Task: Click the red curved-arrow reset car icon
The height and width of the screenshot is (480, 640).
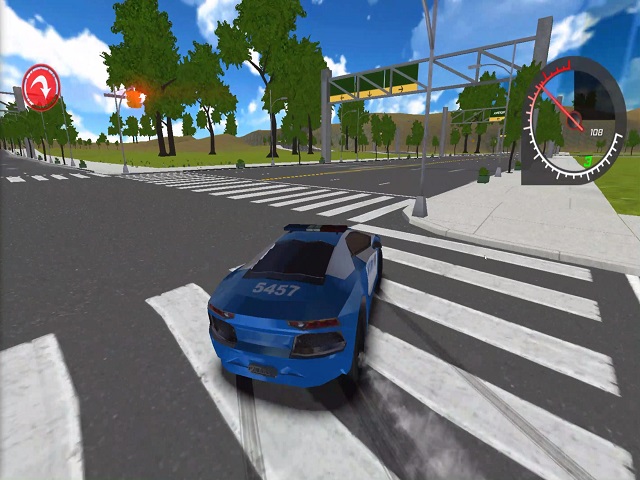Action: click(41, 87)
